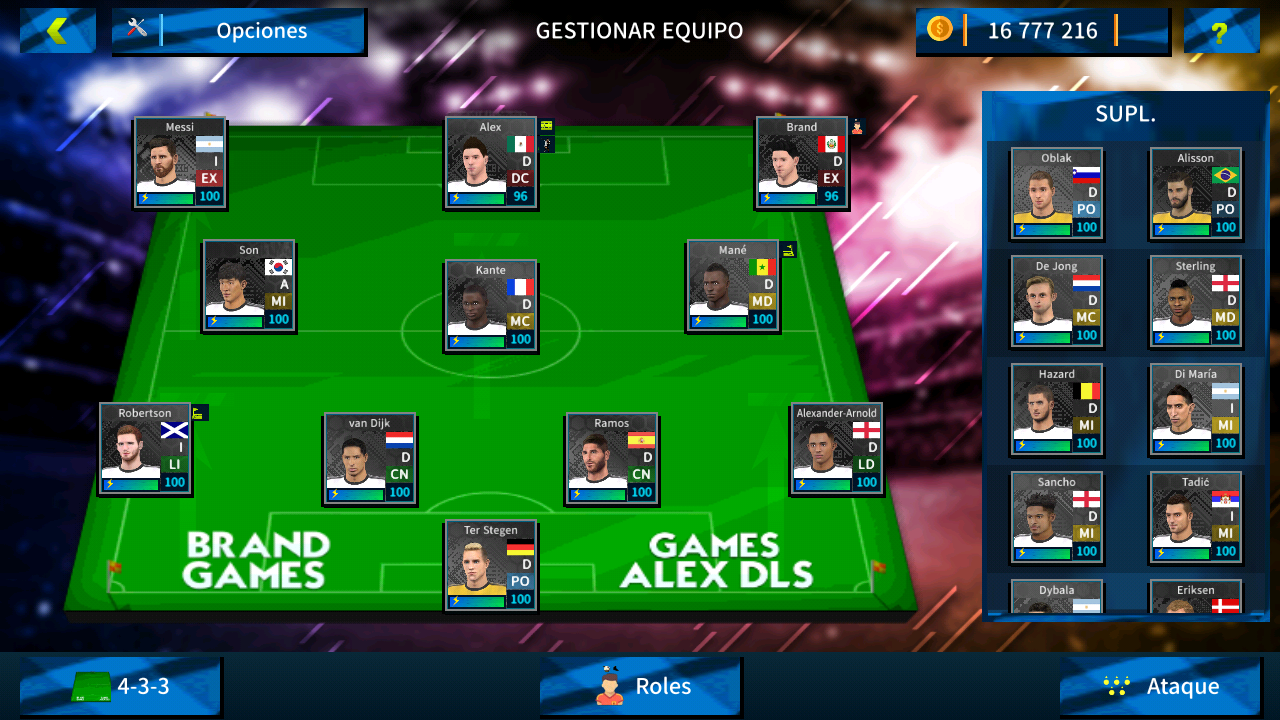
Task: Open the Roles settings
Action: [x=640, y=687]
